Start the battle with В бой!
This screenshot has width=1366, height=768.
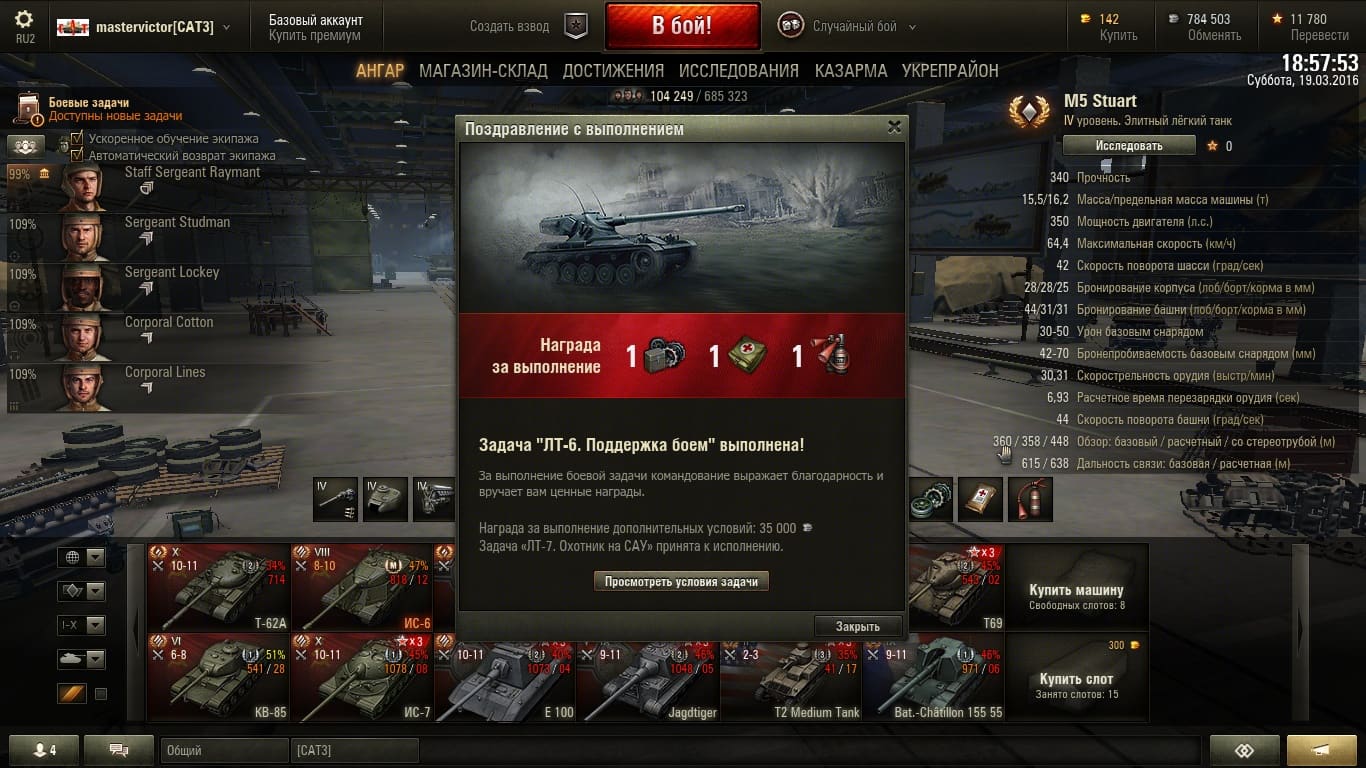(682, 26)
